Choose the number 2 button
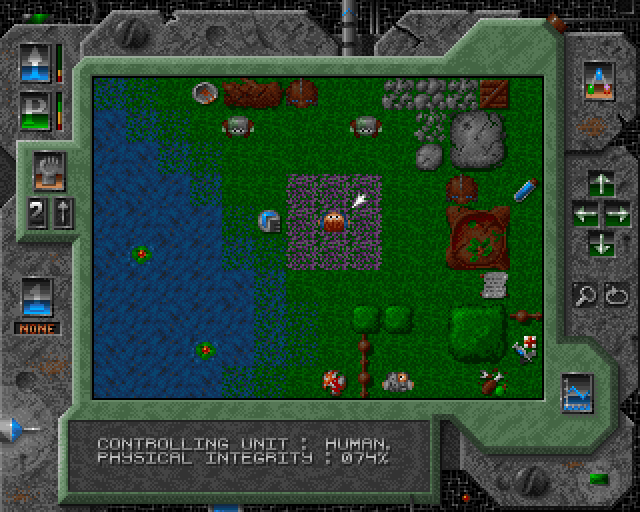The width and height of the screenshot is (640, 512). (37, 212)
